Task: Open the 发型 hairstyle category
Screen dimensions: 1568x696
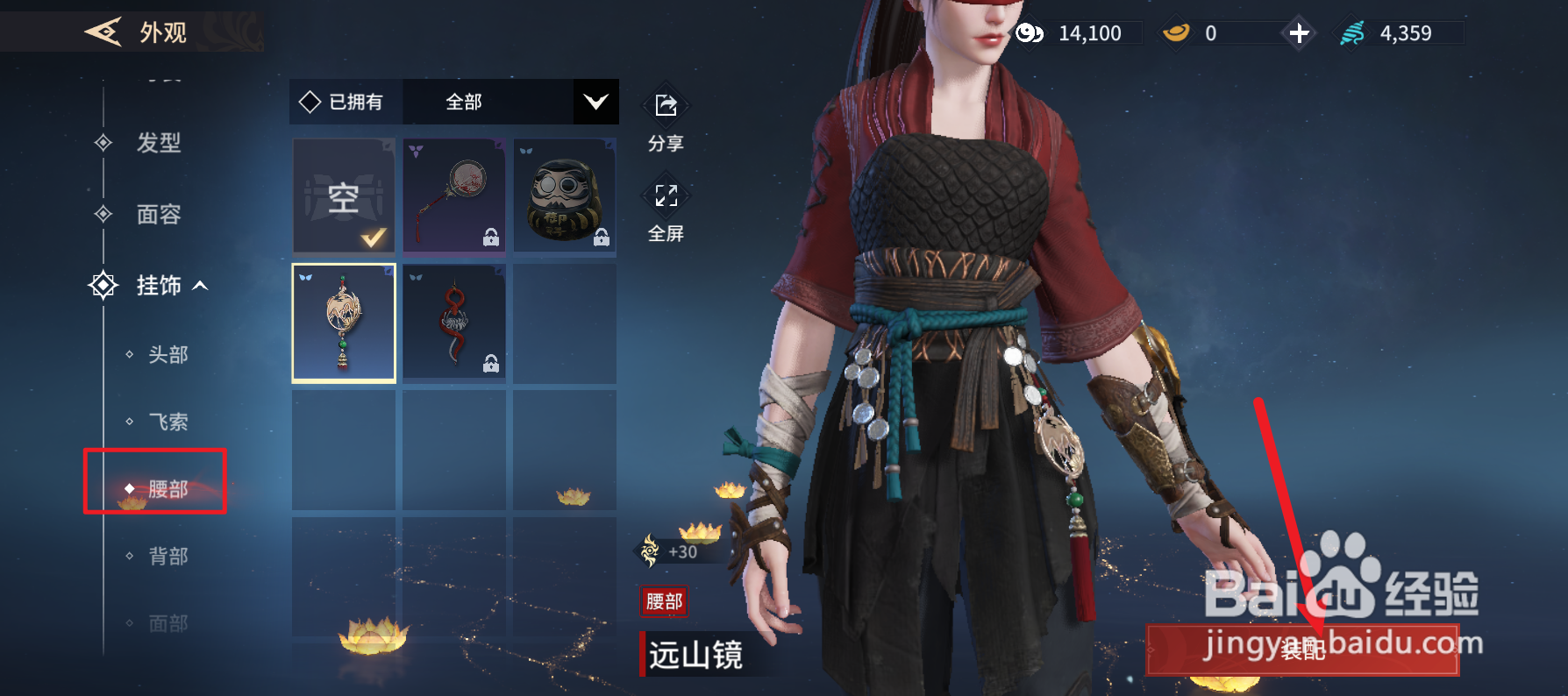Action: tap(158, 143)
